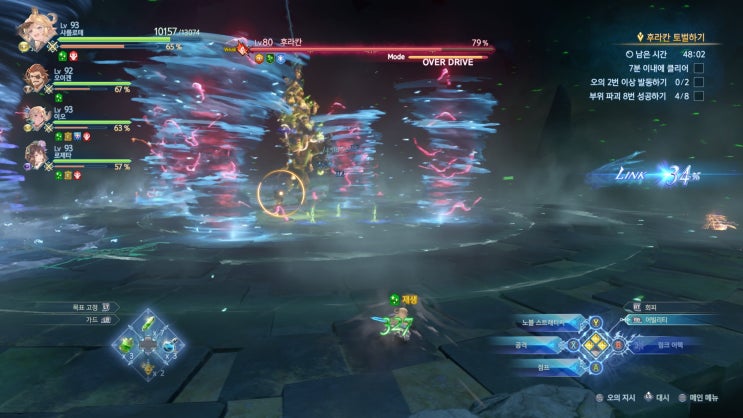Click the 후라칸 토벌하기 quest title
The image size is (743, 418).
[x=670, y=37]
